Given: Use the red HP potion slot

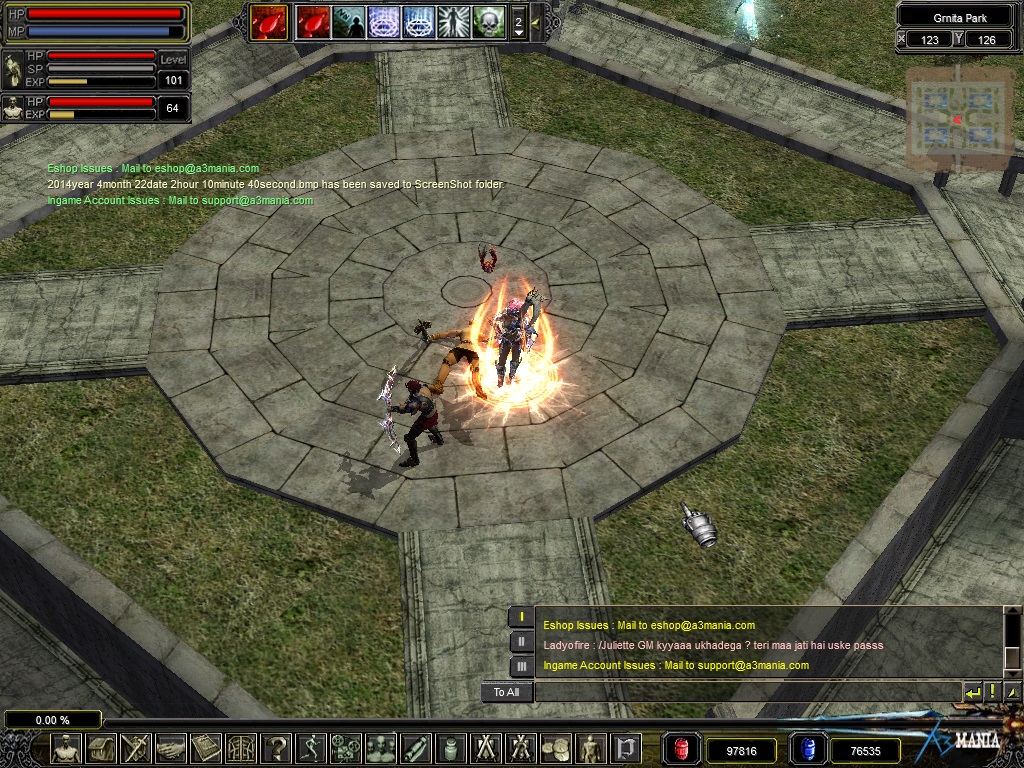Looking at the screenshot, I should tap(683, 749).
